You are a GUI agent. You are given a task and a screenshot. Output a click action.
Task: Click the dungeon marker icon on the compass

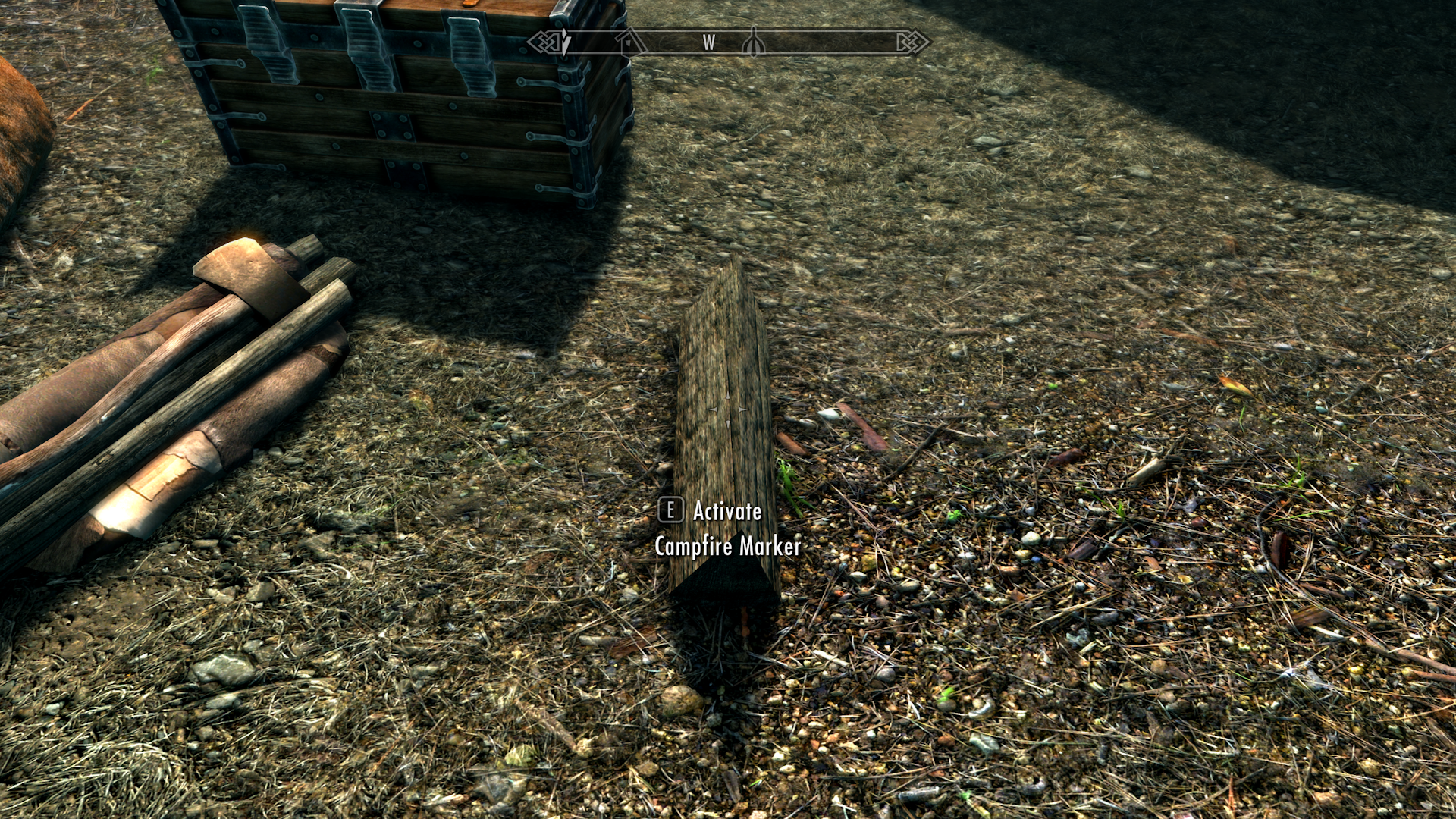click(752, 43)
